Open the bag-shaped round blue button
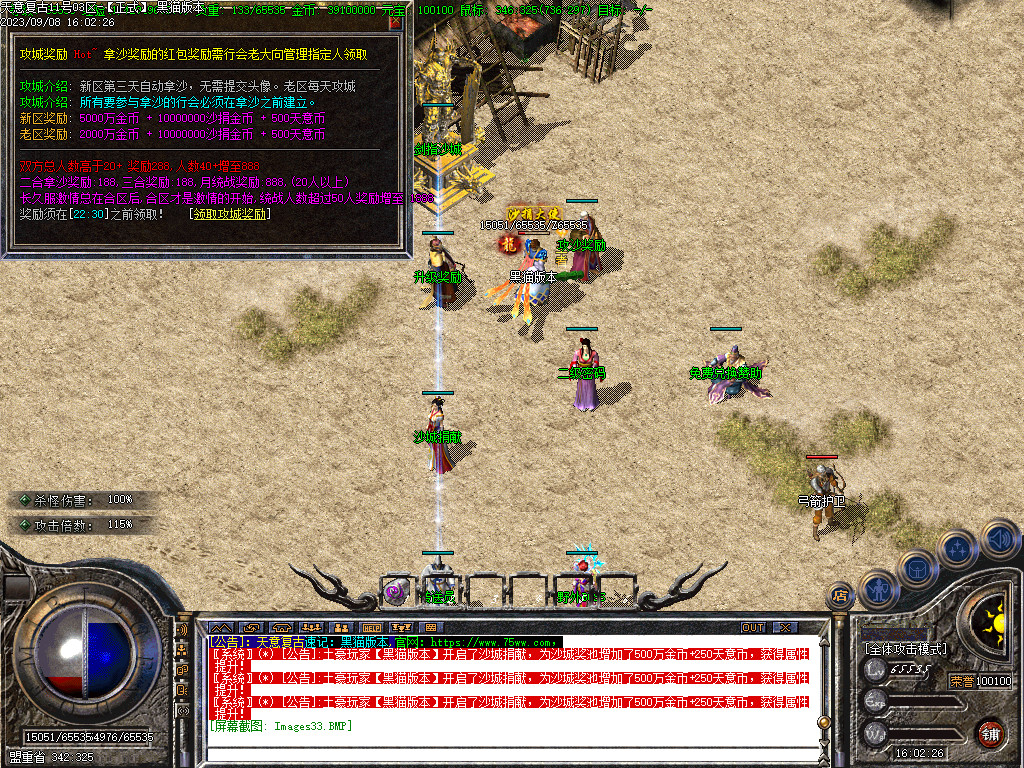1024x768 pixels. click(x=917, y=568)
